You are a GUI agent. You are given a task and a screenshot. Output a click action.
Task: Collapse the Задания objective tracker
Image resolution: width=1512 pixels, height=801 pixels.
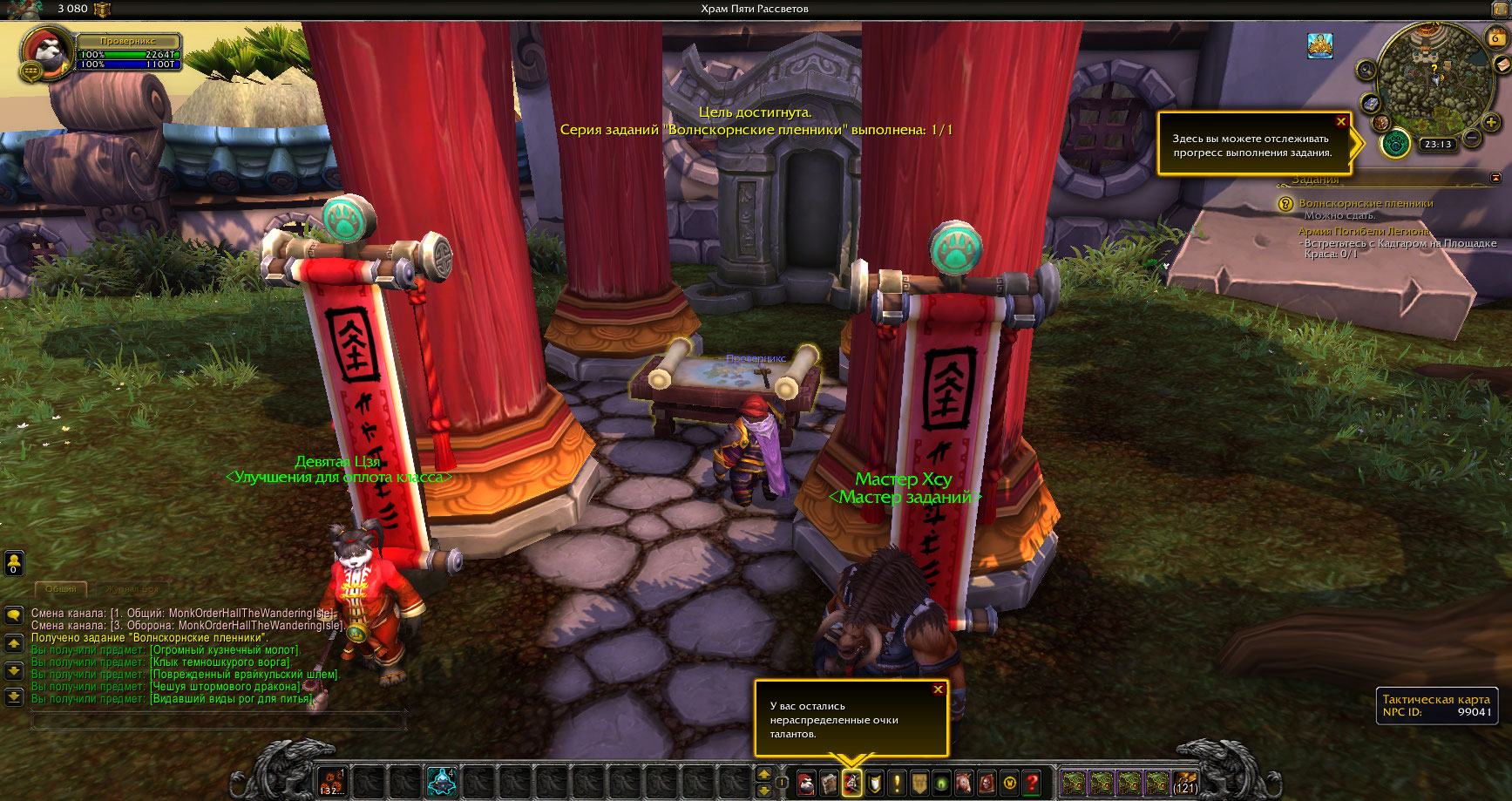click(x=1495, y=178)
